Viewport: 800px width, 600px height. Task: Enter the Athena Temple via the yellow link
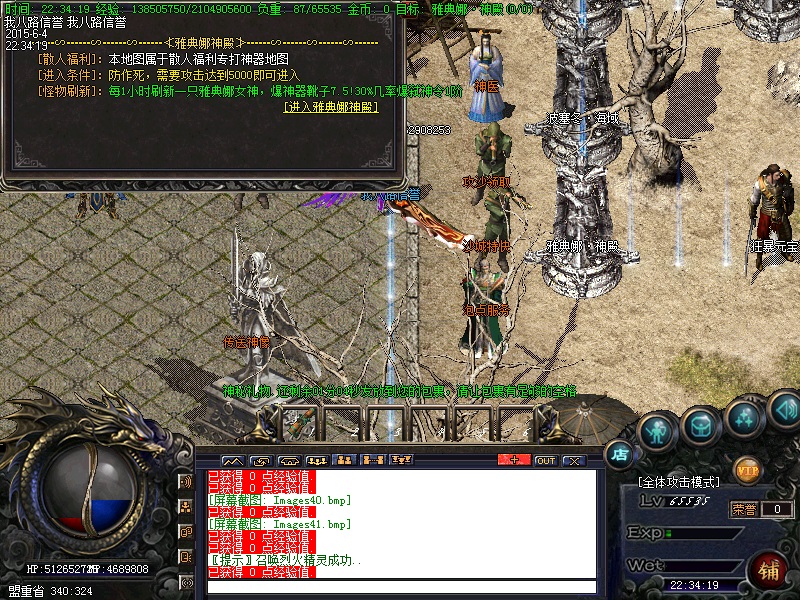(329, 106)
